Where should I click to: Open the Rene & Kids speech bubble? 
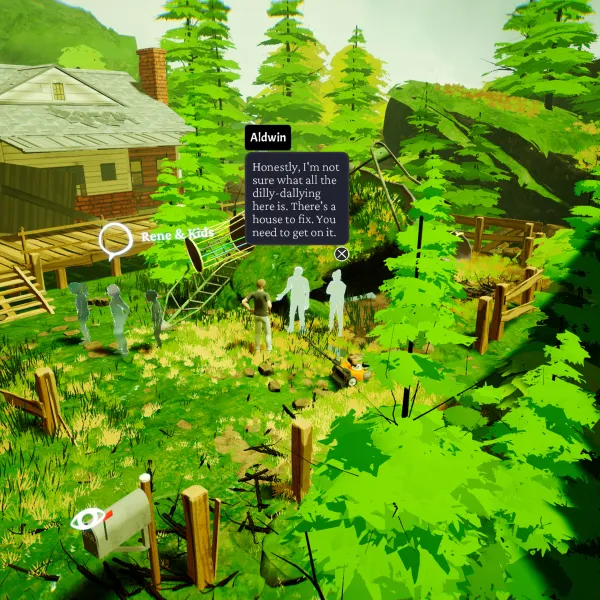tap(116, 238)
